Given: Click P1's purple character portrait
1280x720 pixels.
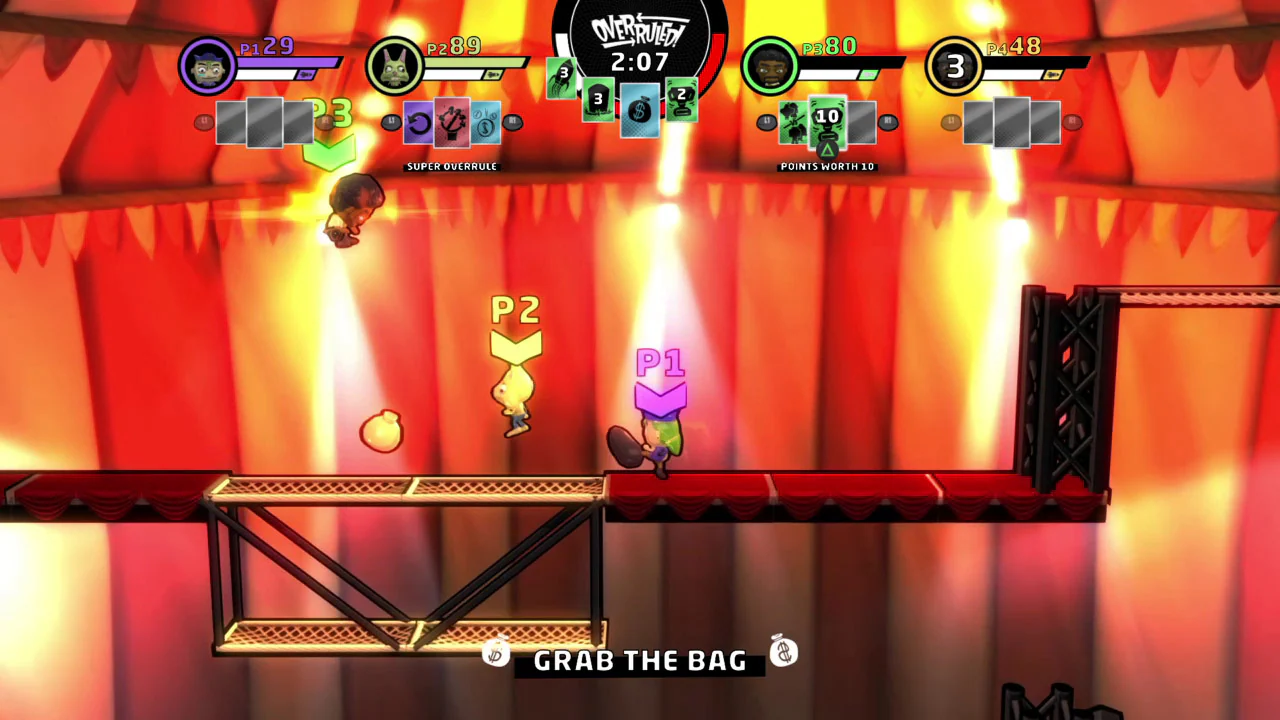Looking at the screenshot, I should pos(207,65).
